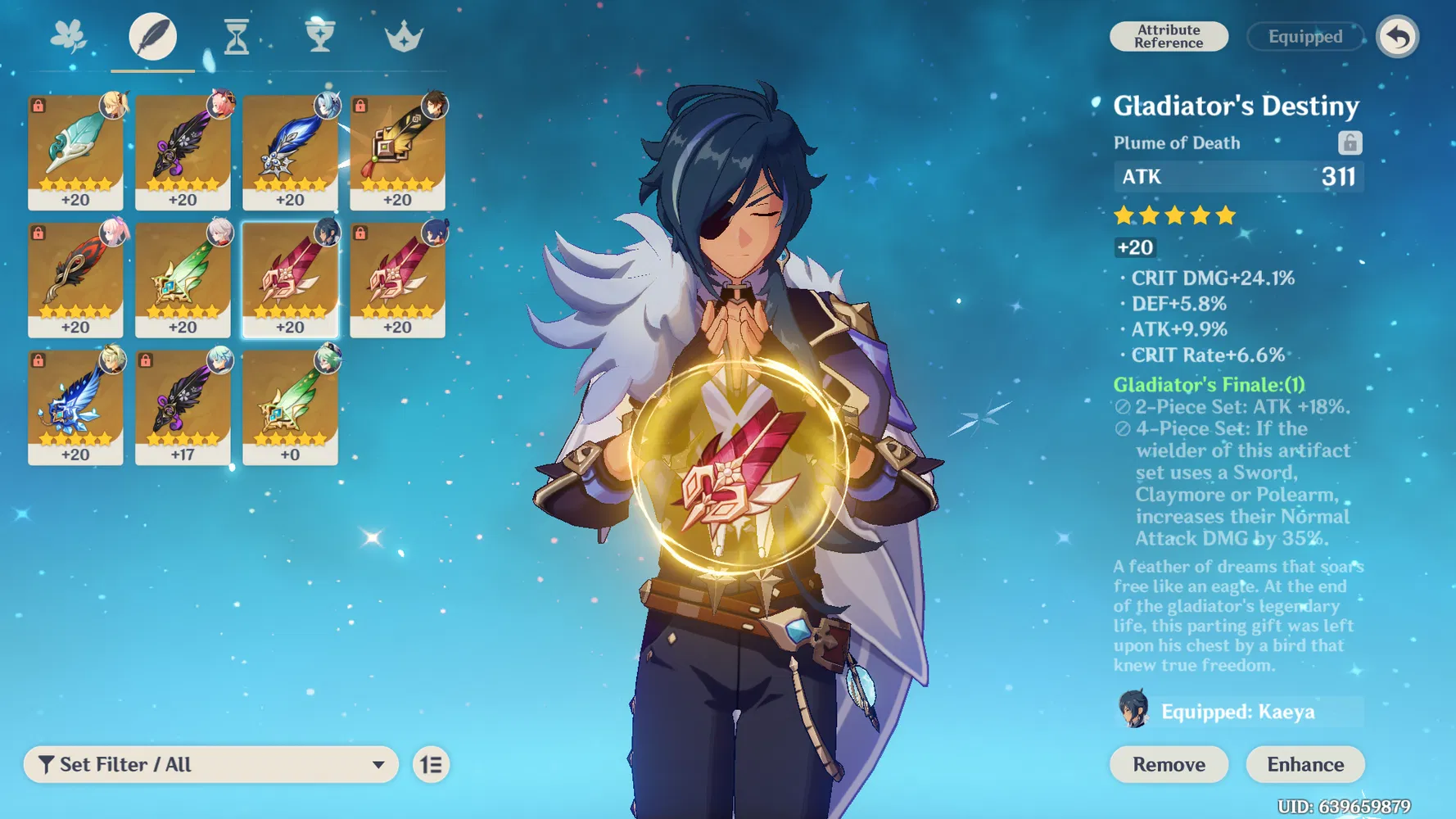Open the Attribute Reference panel

pyautogui.click(x=1169, y=36)
